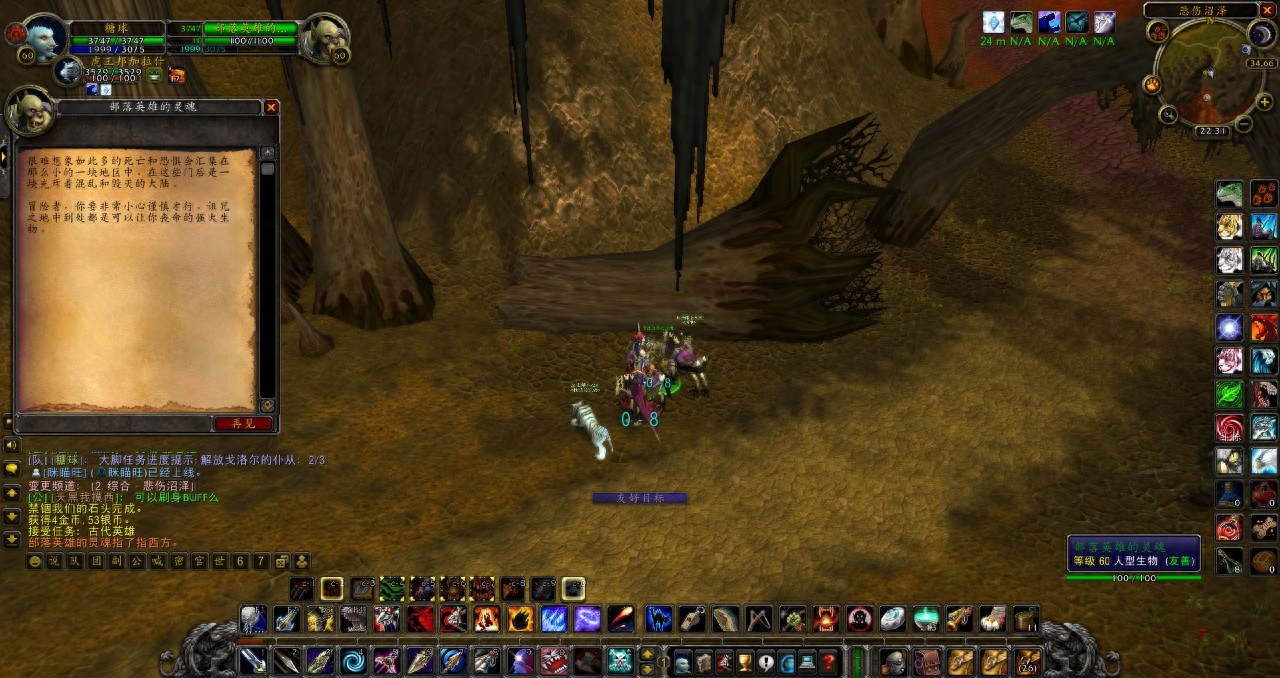1280x678 pixels.
Task: Activate the flaming hand ability icon
Action: (520, 619)
